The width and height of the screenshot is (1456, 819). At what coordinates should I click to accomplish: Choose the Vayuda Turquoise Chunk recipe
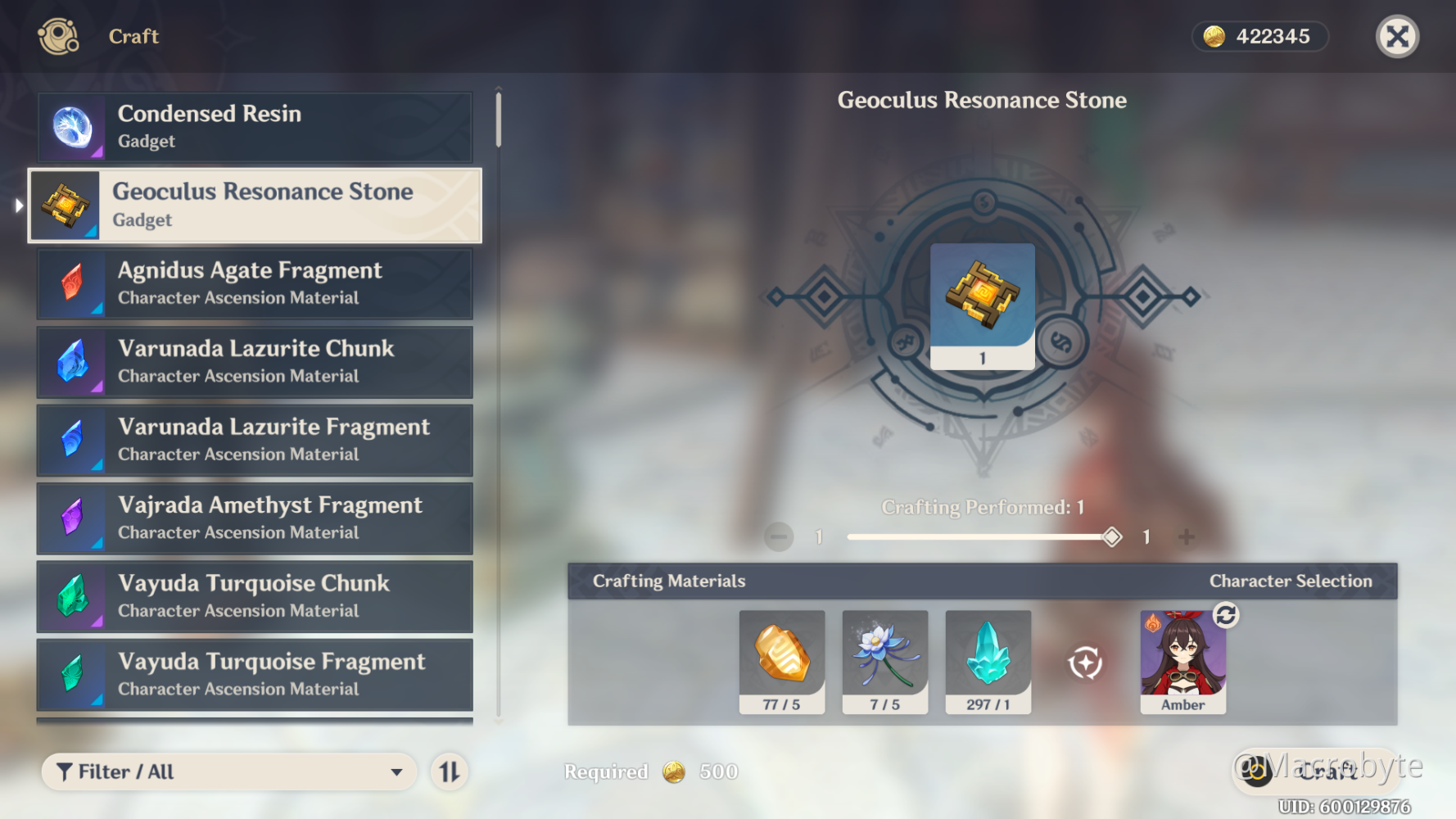(x=255, y=596)
